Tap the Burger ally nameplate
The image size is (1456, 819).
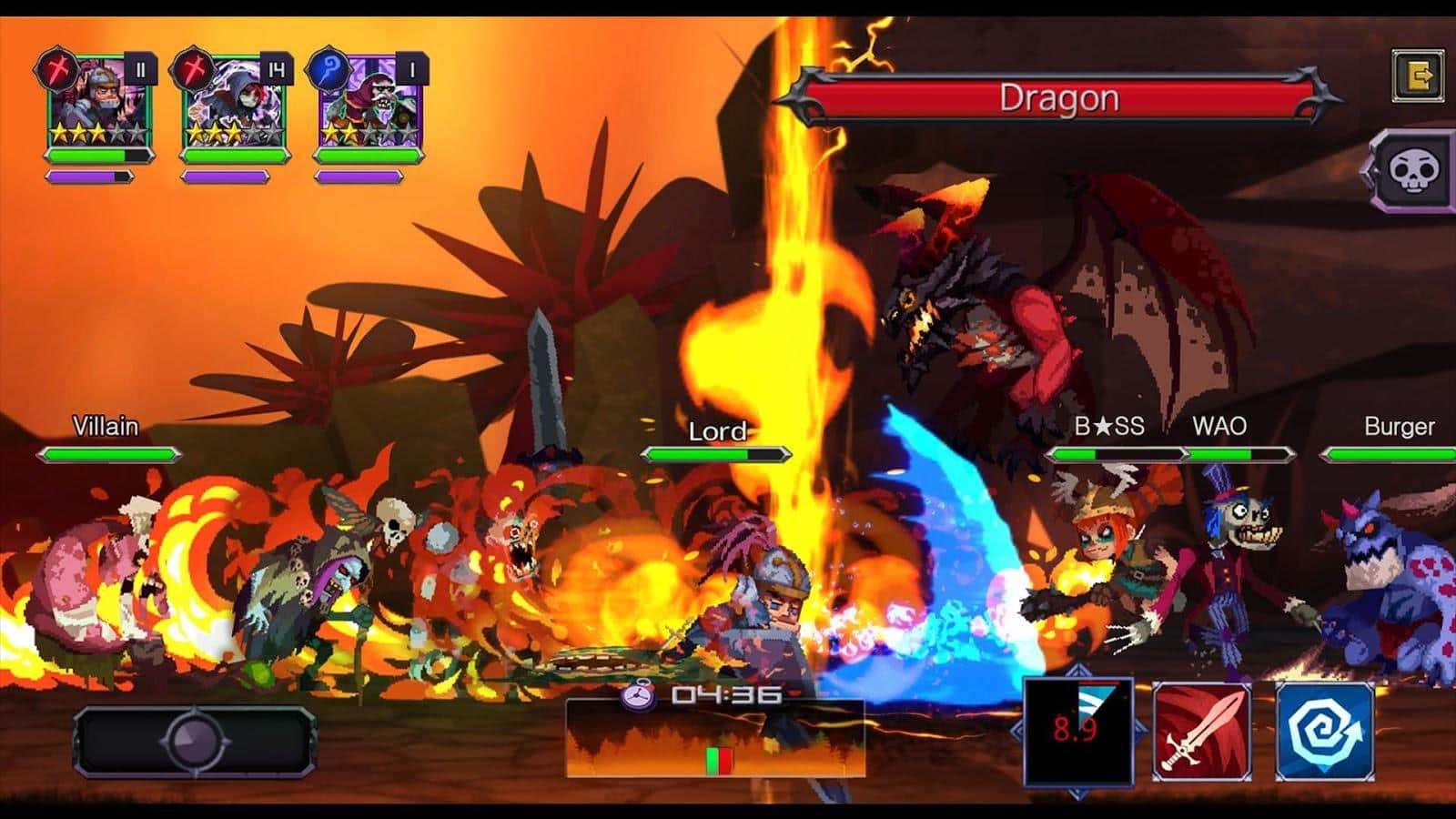pos(1401,424)
